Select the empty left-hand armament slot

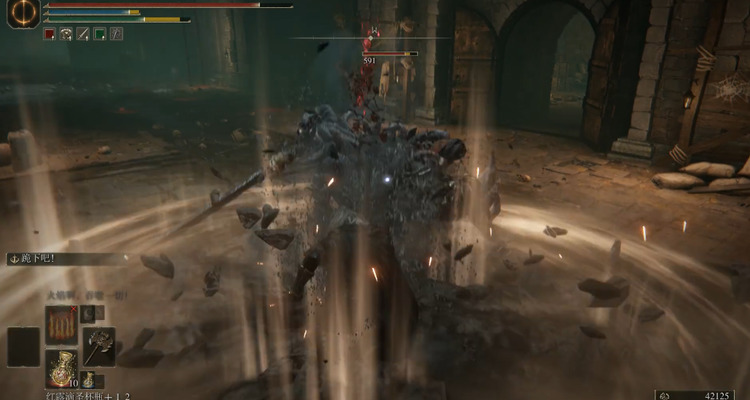[23, 346]
